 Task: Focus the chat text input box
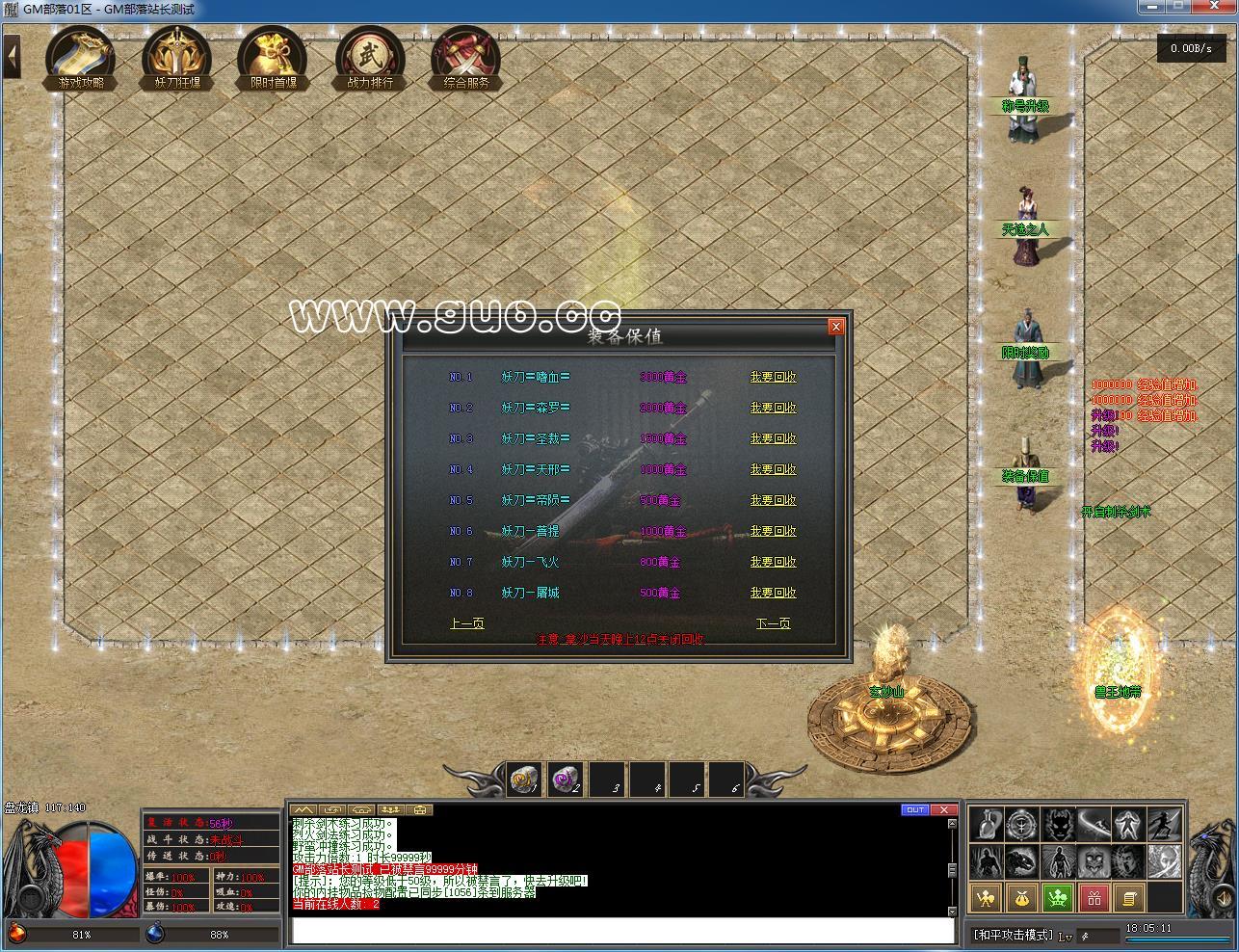click(622, 930)
